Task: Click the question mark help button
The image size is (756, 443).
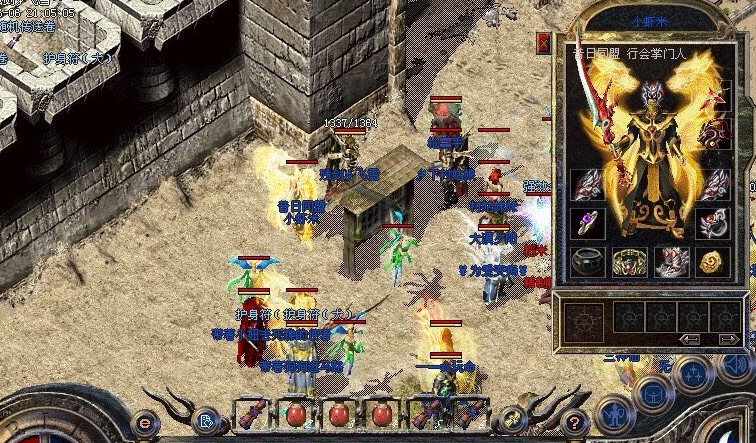Action: point(573,421)
